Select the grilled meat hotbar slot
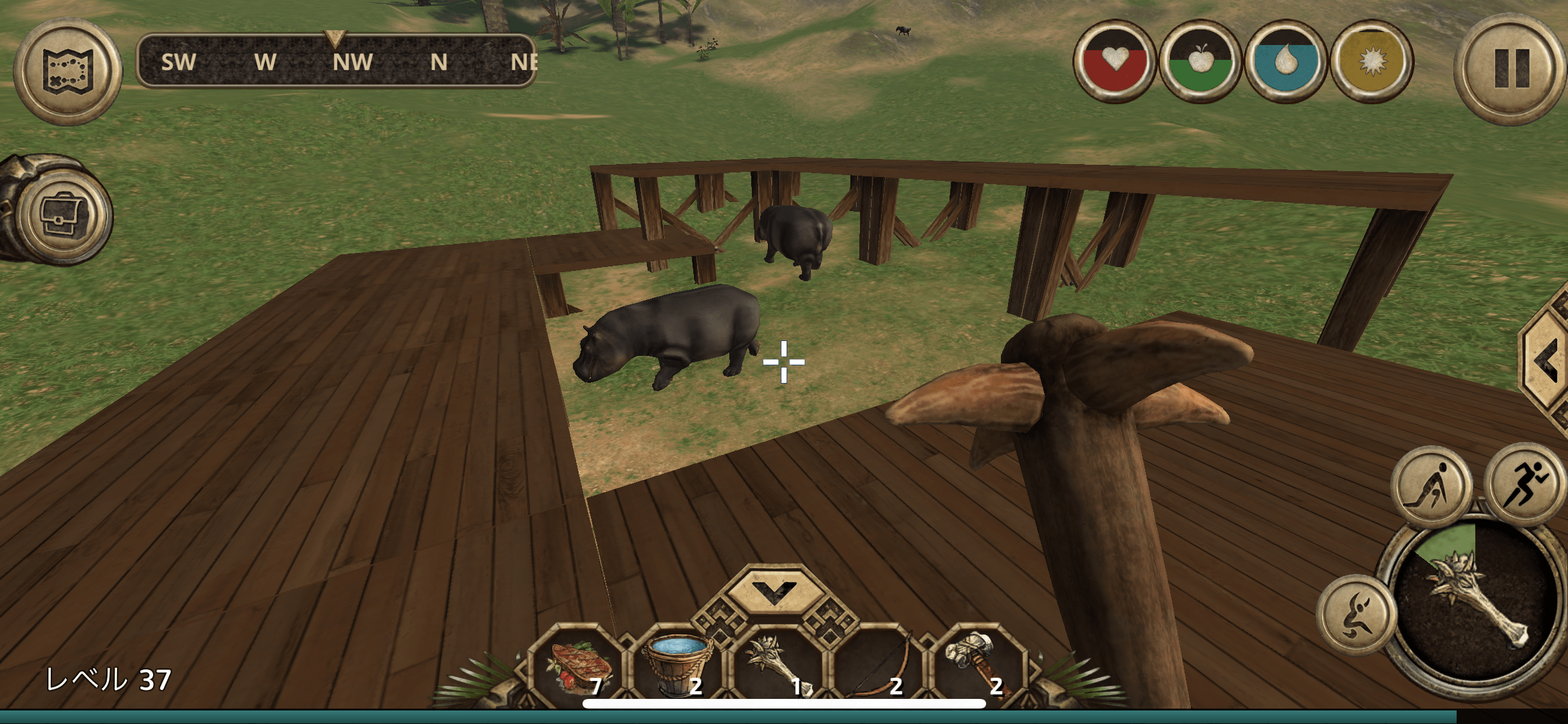 click(579, 667)
